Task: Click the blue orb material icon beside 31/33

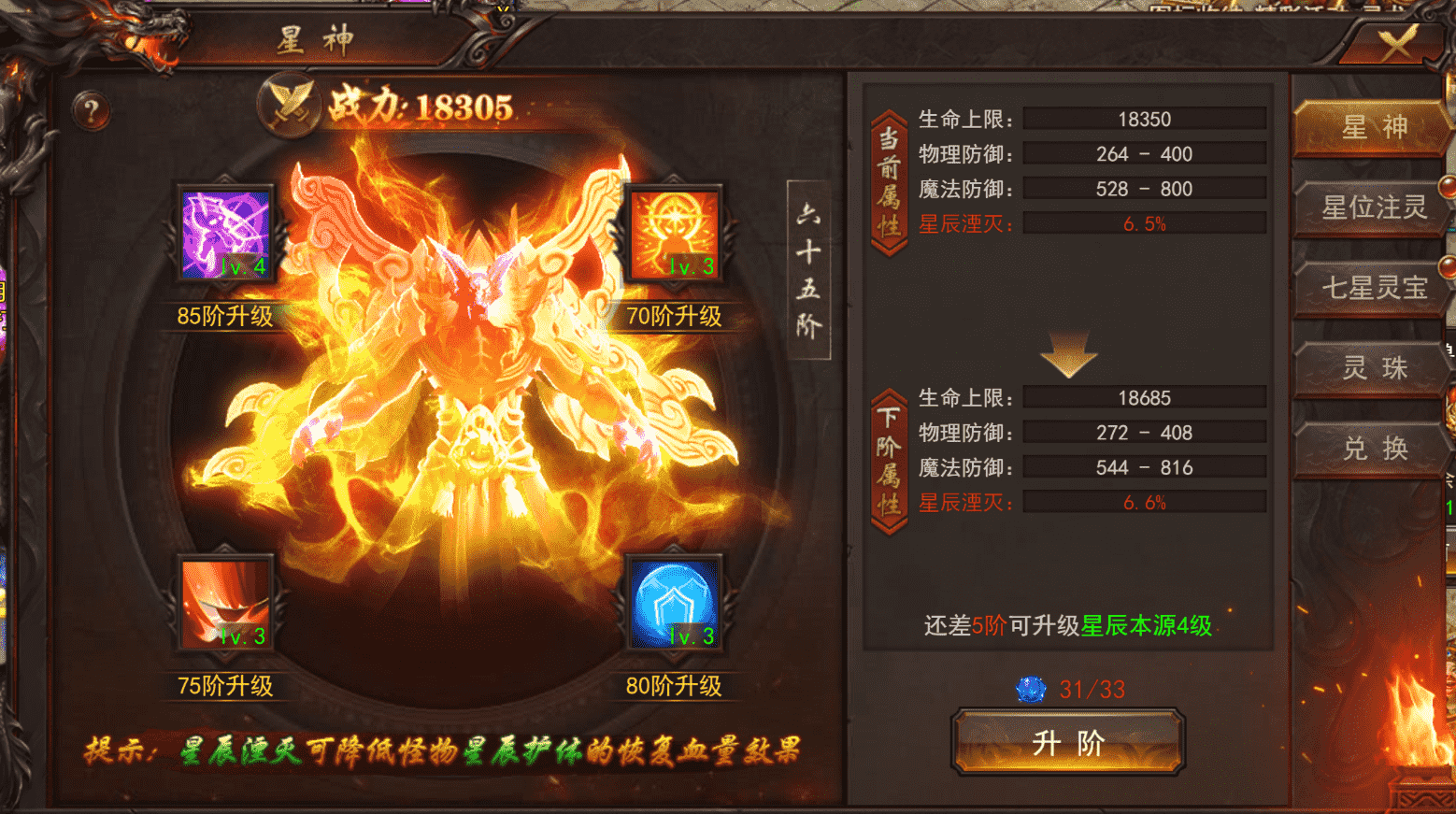Action: (x=1032, y=689)
